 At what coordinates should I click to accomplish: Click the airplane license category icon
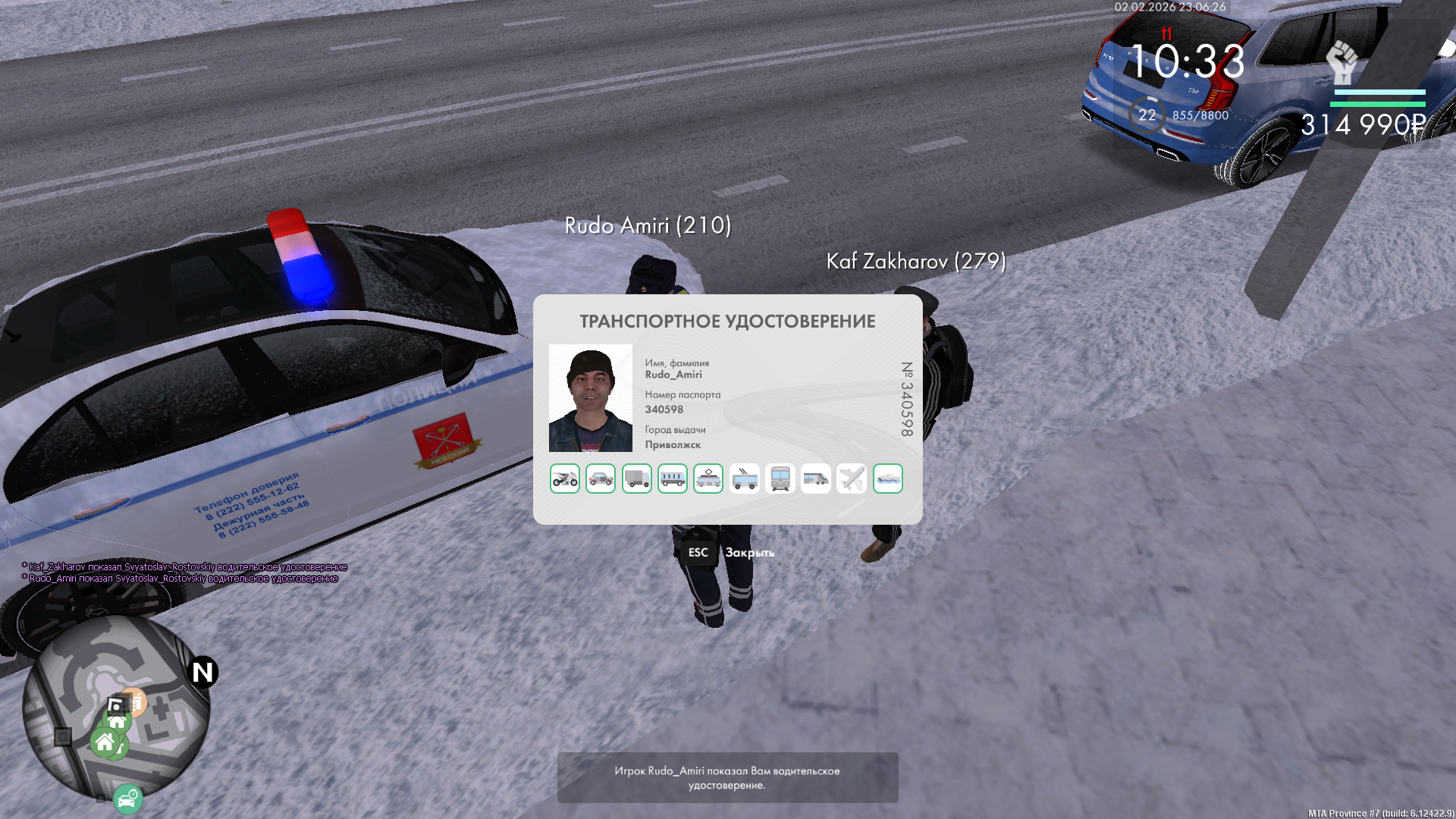click(852, 479)
